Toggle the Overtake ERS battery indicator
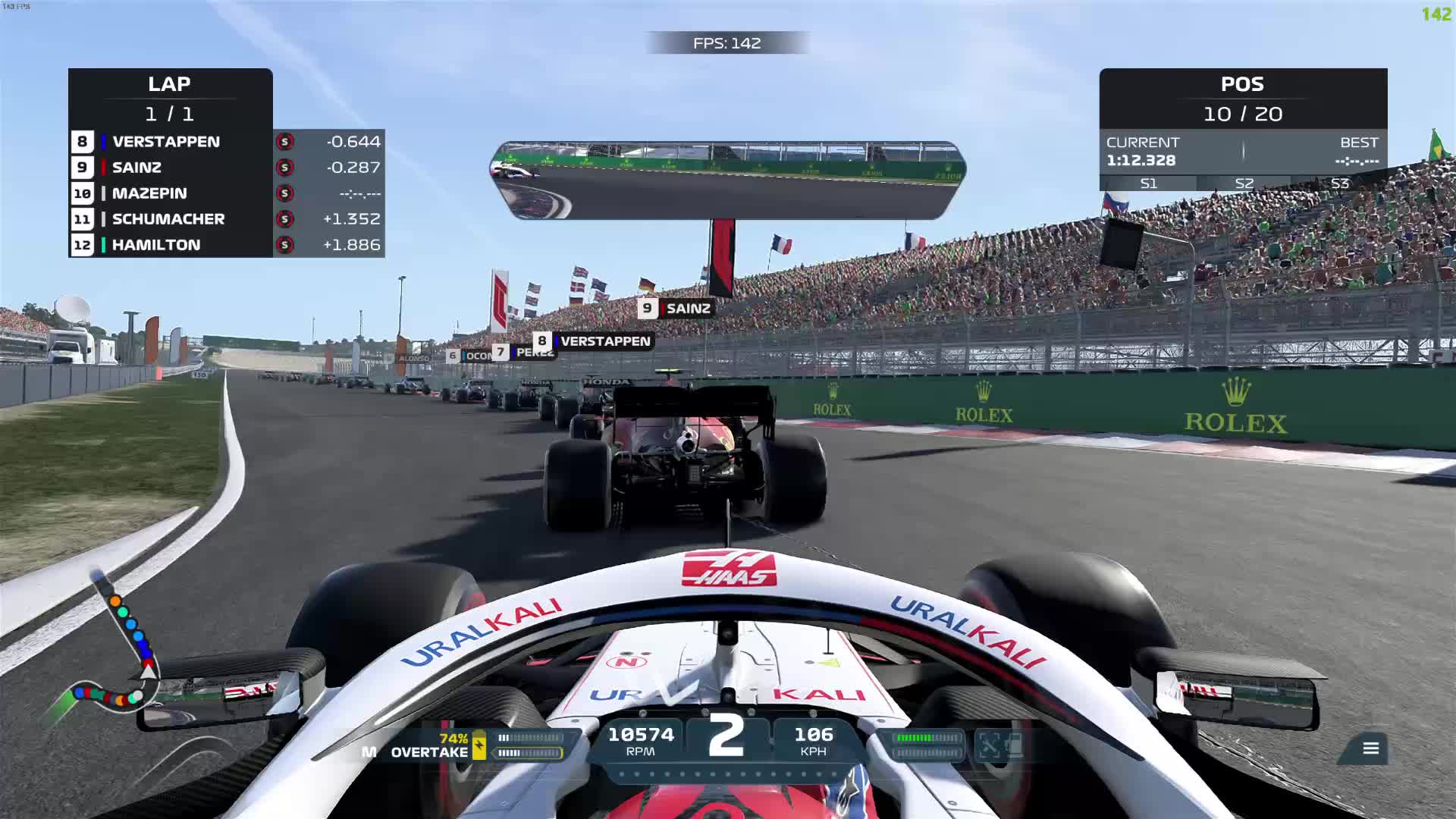Screen dimensions: 1456x819 pos(479,745)
